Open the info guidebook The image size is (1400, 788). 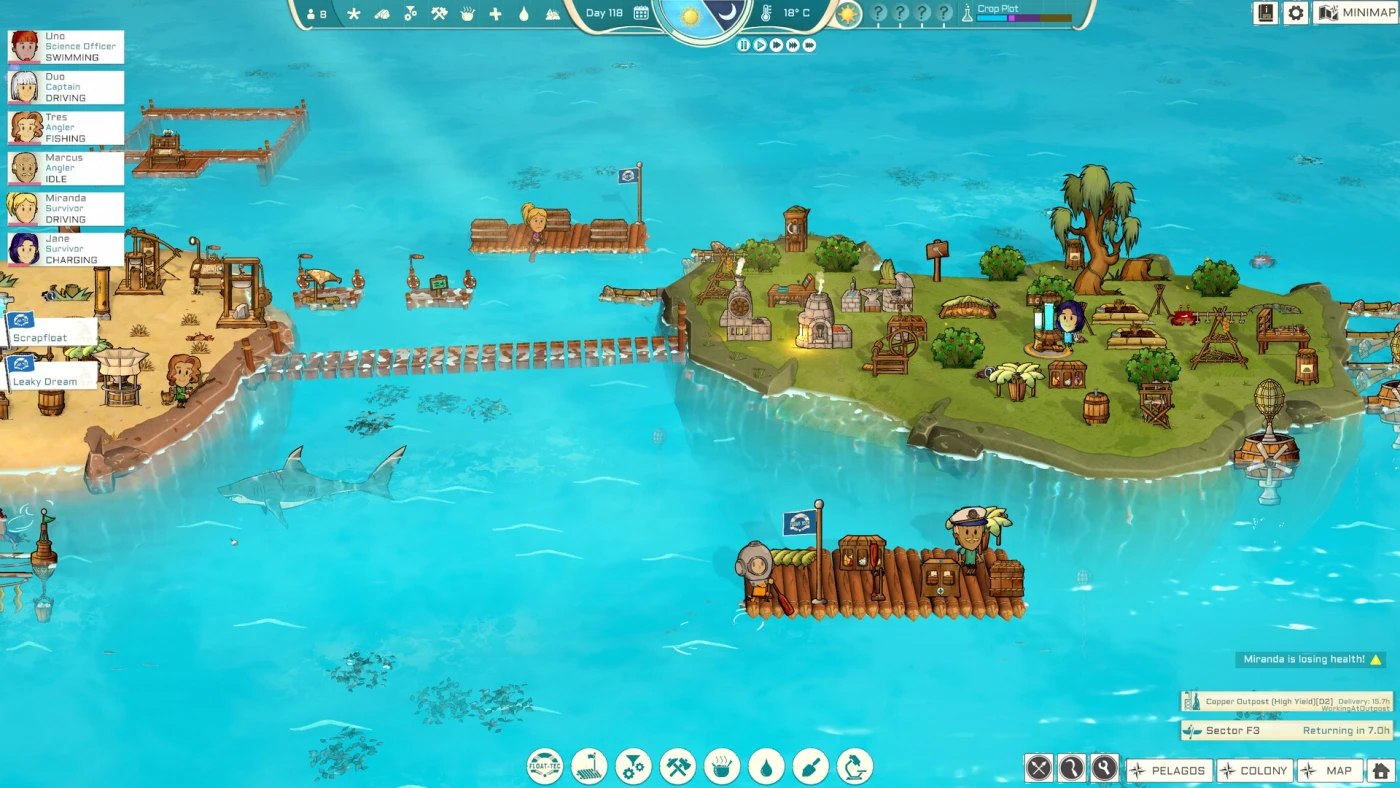1265,13
